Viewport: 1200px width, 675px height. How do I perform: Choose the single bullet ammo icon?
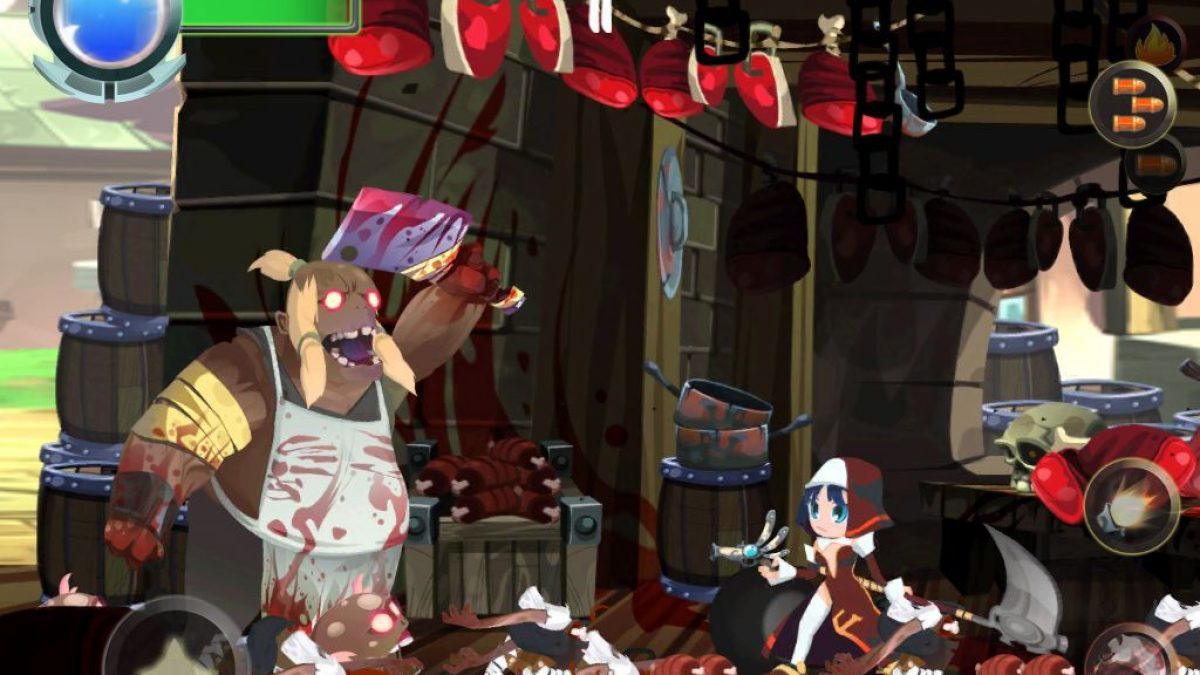click(1154, 165)
